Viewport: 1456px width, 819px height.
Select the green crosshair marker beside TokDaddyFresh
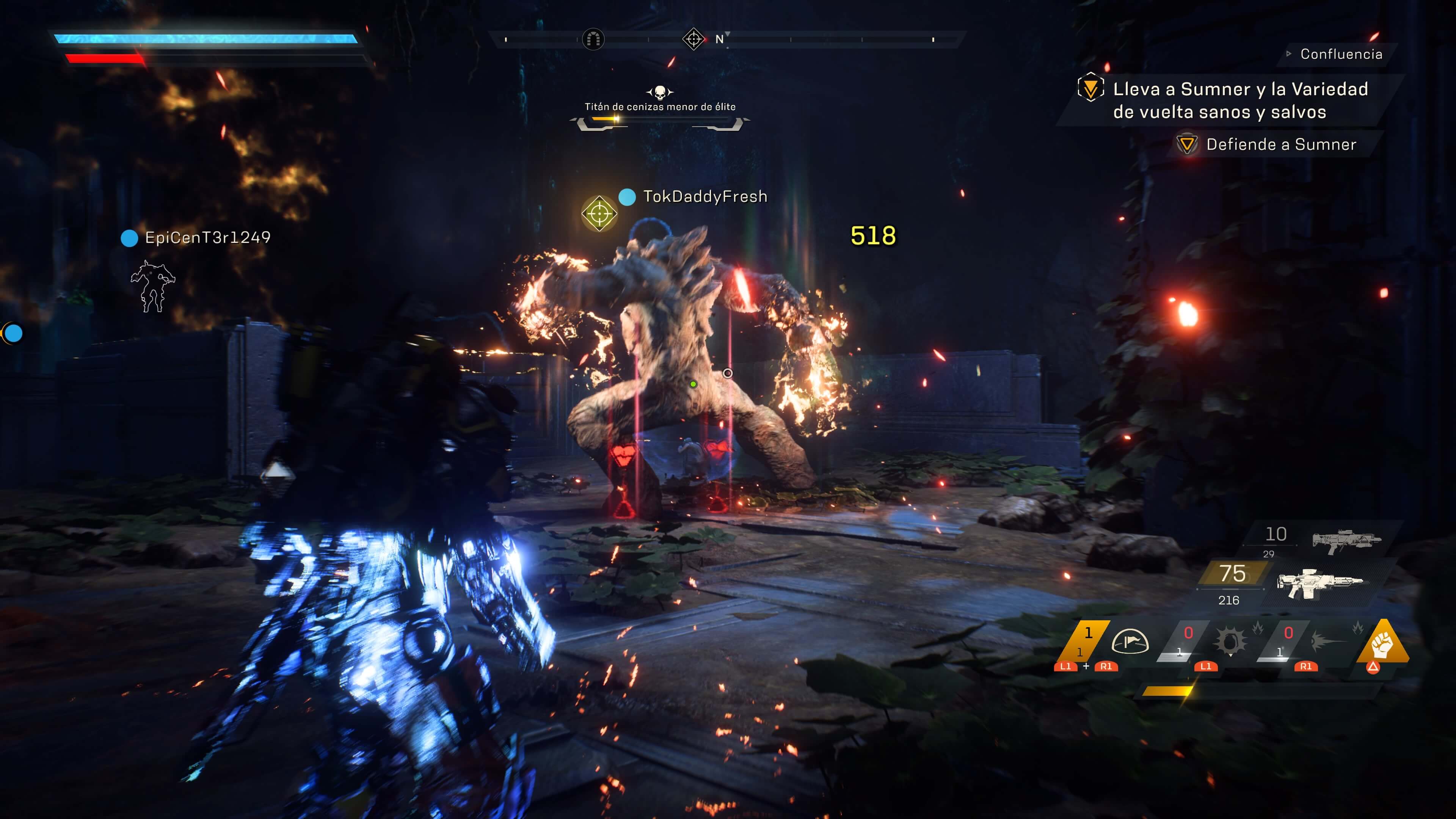599,213
